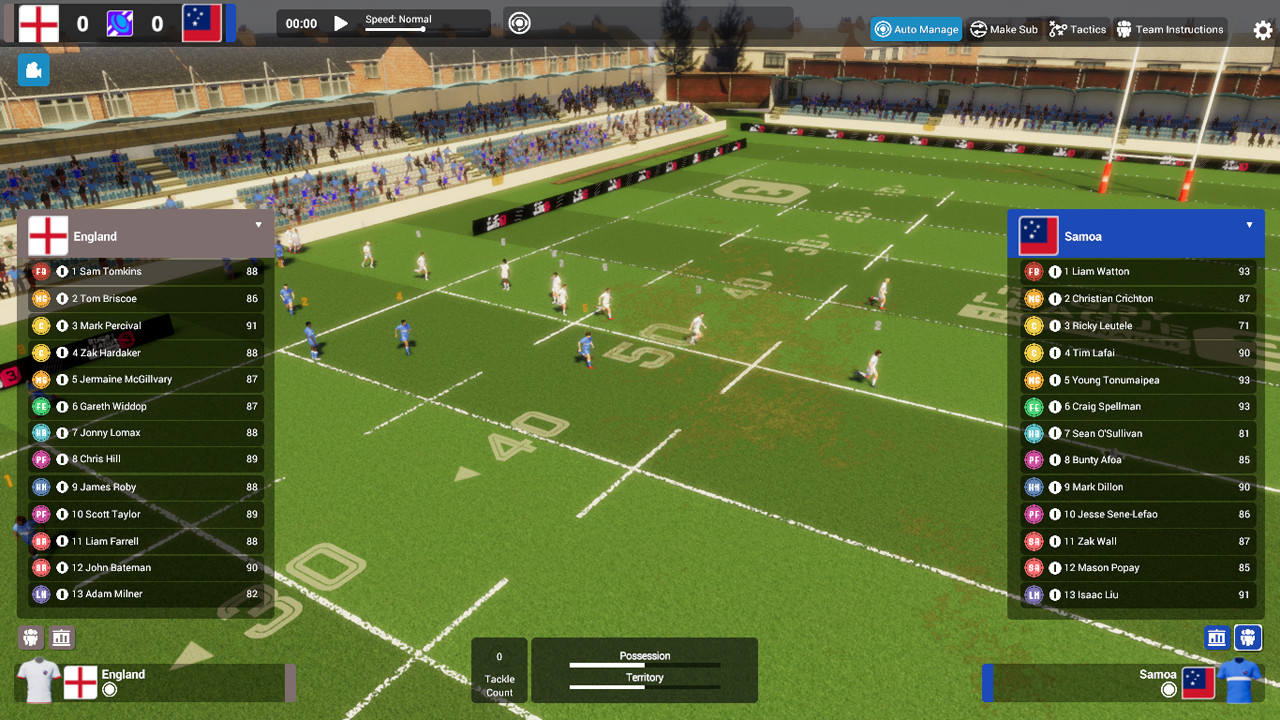Open Samoa's match statistics bar-chart icon
The image size is (1280, 720).
(x=1216, y=637)
